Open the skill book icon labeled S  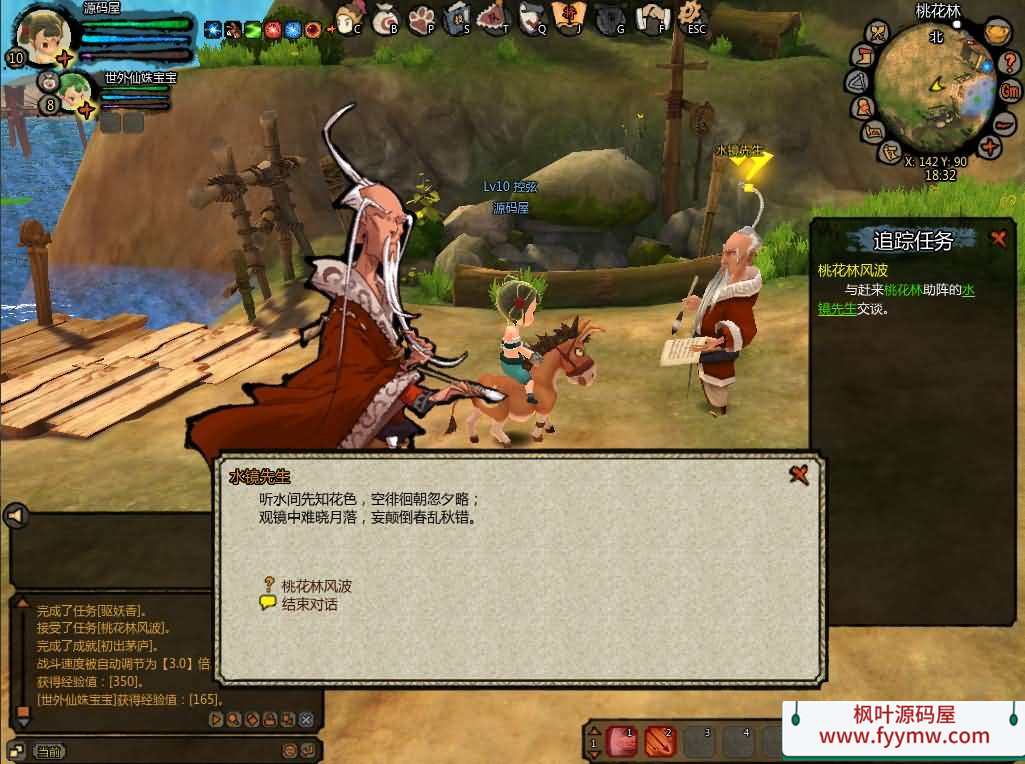[457, 17]
